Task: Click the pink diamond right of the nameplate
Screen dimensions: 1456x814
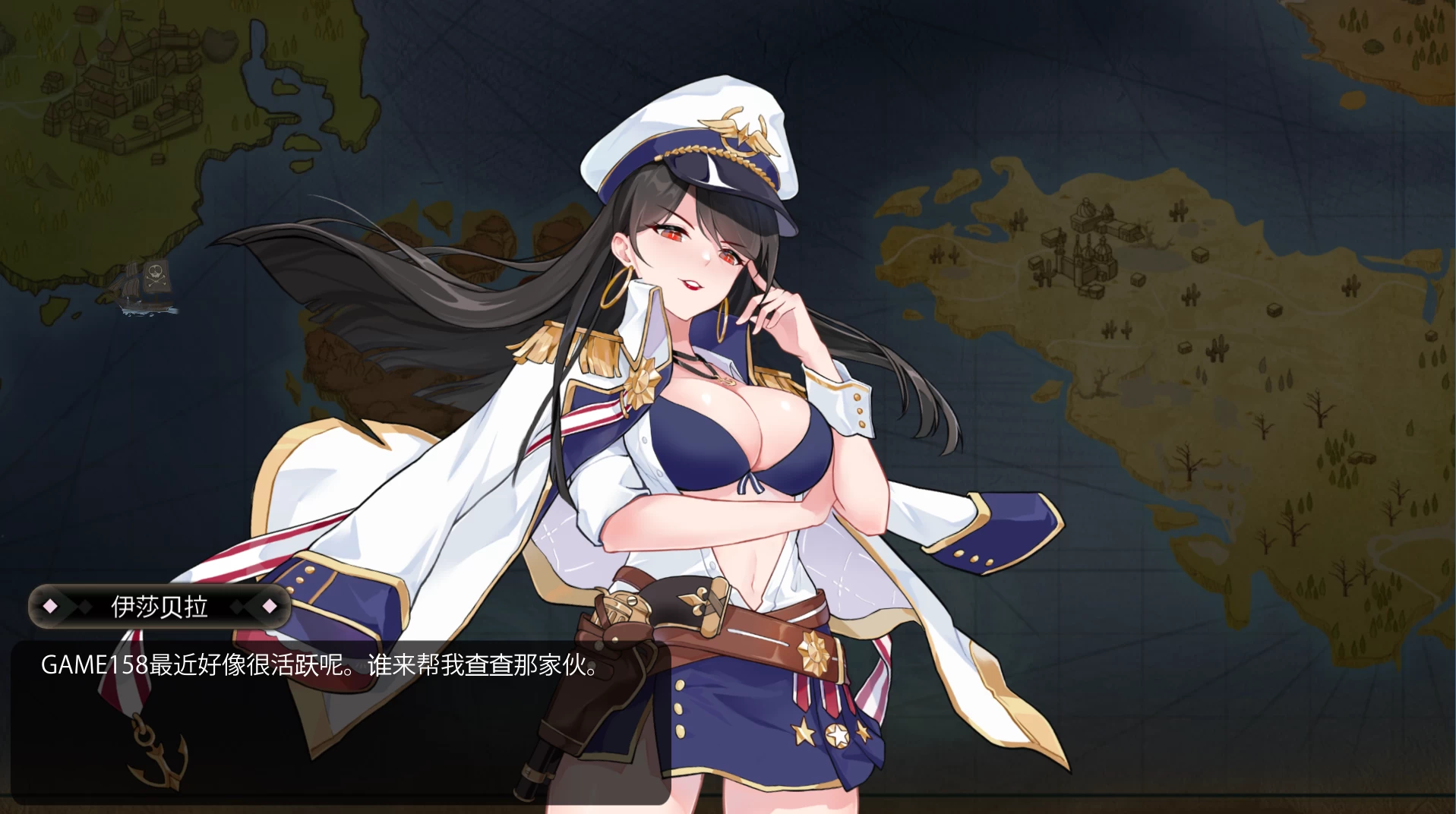Action: coord(269,606)
